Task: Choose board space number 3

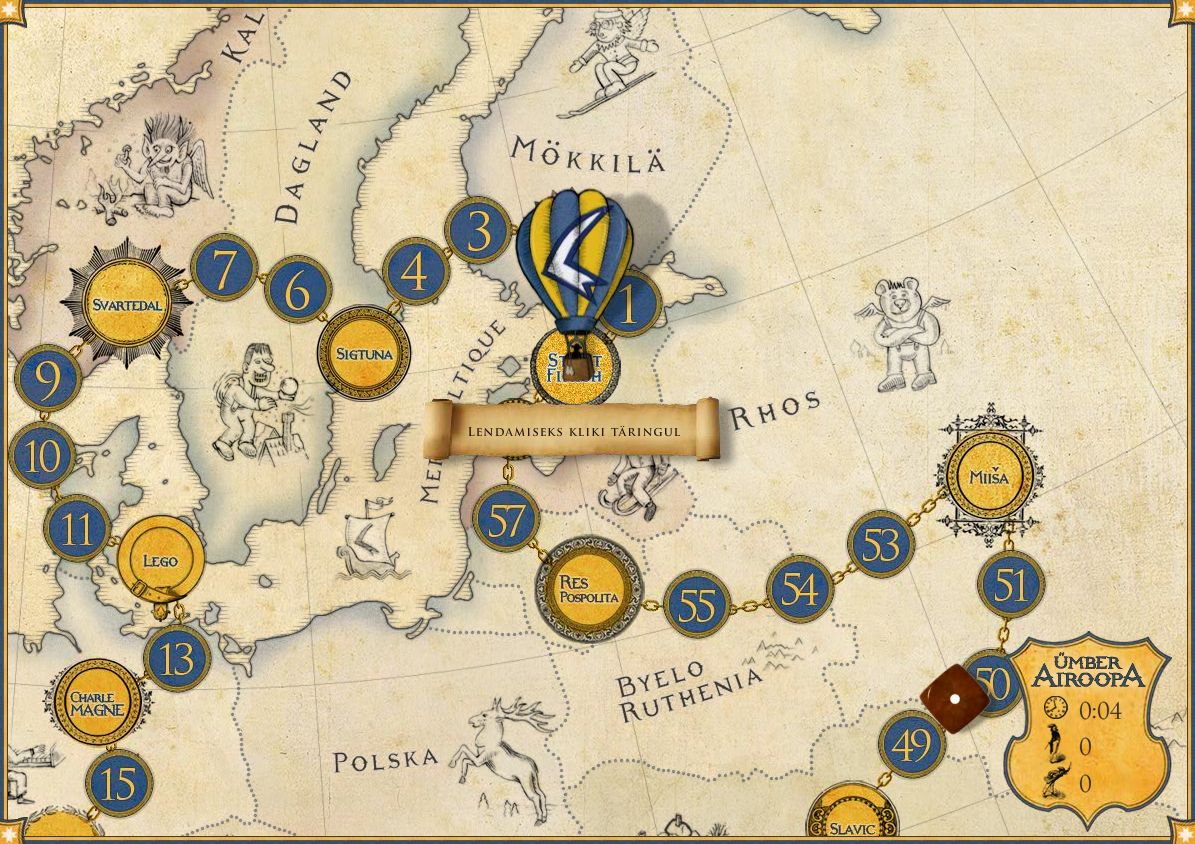Action: [x=478, y=231]
